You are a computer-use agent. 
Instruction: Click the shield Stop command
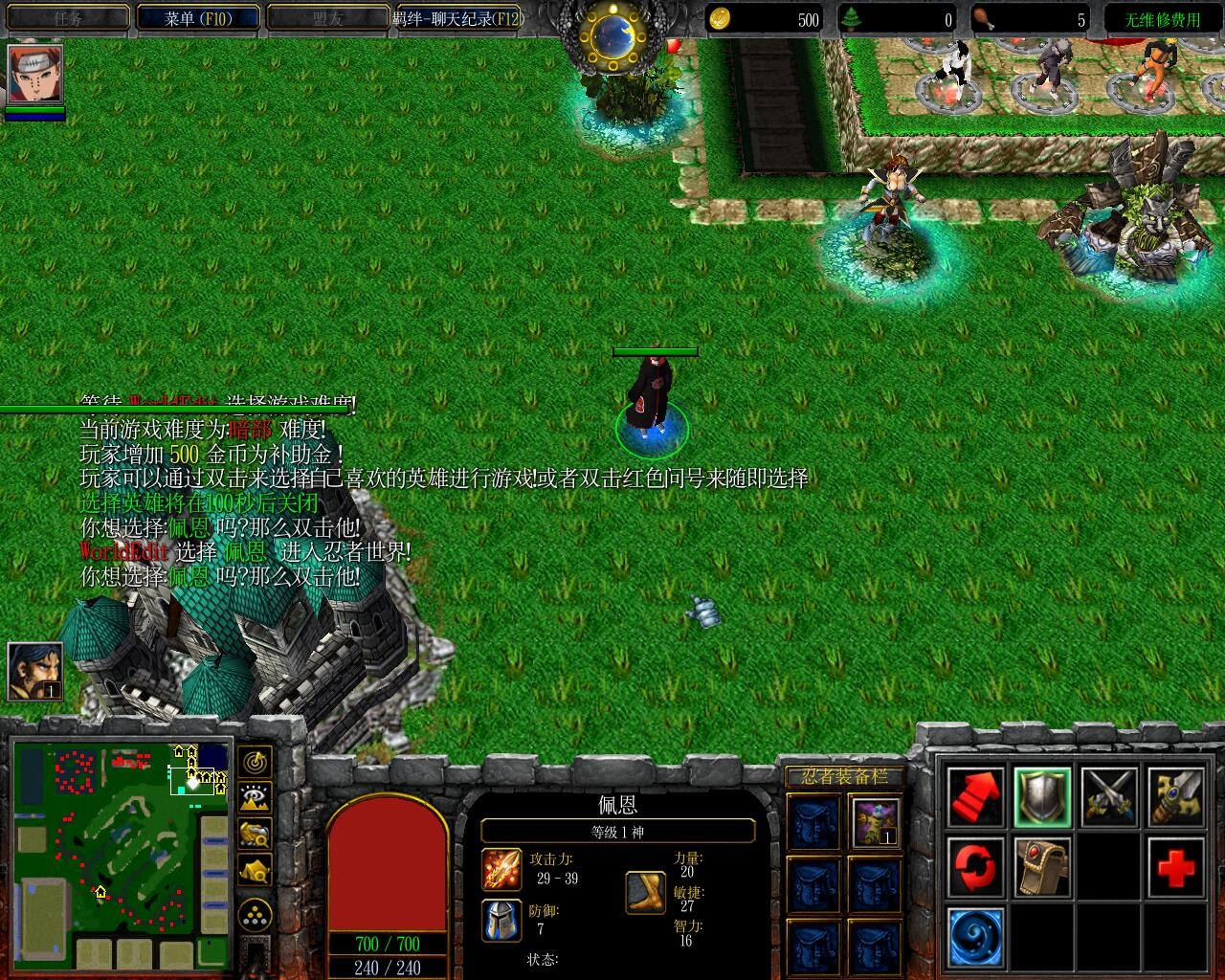(x=1042, y=797)
